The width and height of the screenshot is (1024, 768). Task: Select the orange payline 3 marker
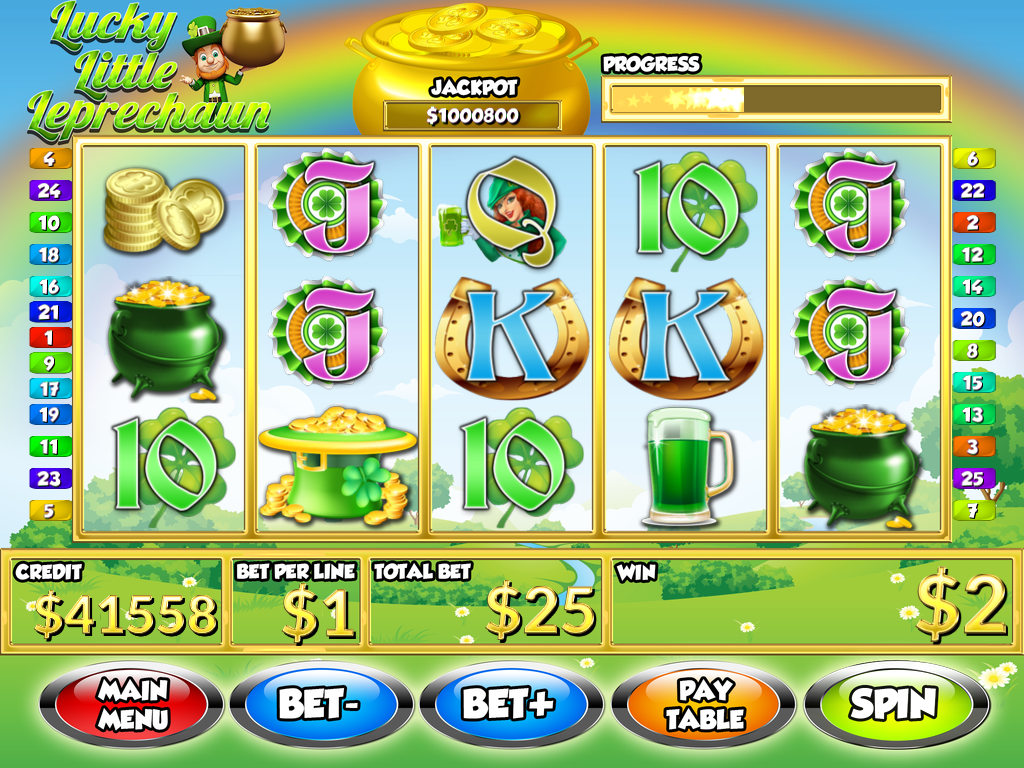(972, 447)
